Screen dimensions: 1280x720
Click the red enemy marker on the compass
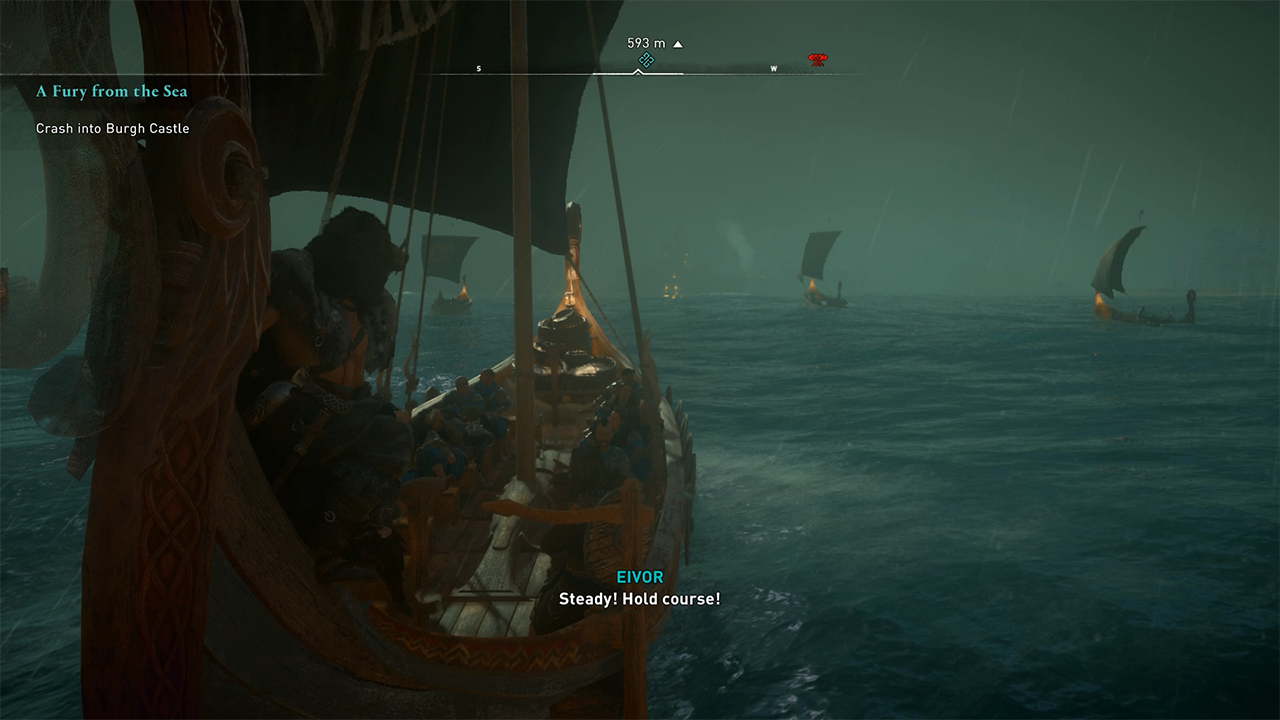(817, 61)
